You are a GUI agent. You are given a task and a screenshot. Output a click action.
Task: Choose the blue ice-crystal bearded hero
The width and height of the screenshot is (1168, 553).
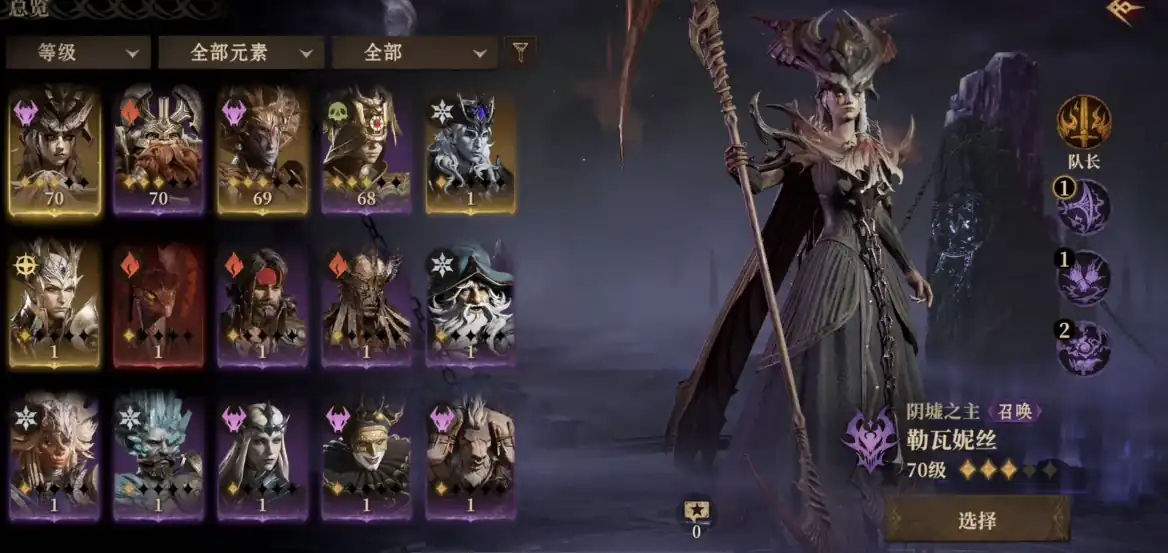159,457
